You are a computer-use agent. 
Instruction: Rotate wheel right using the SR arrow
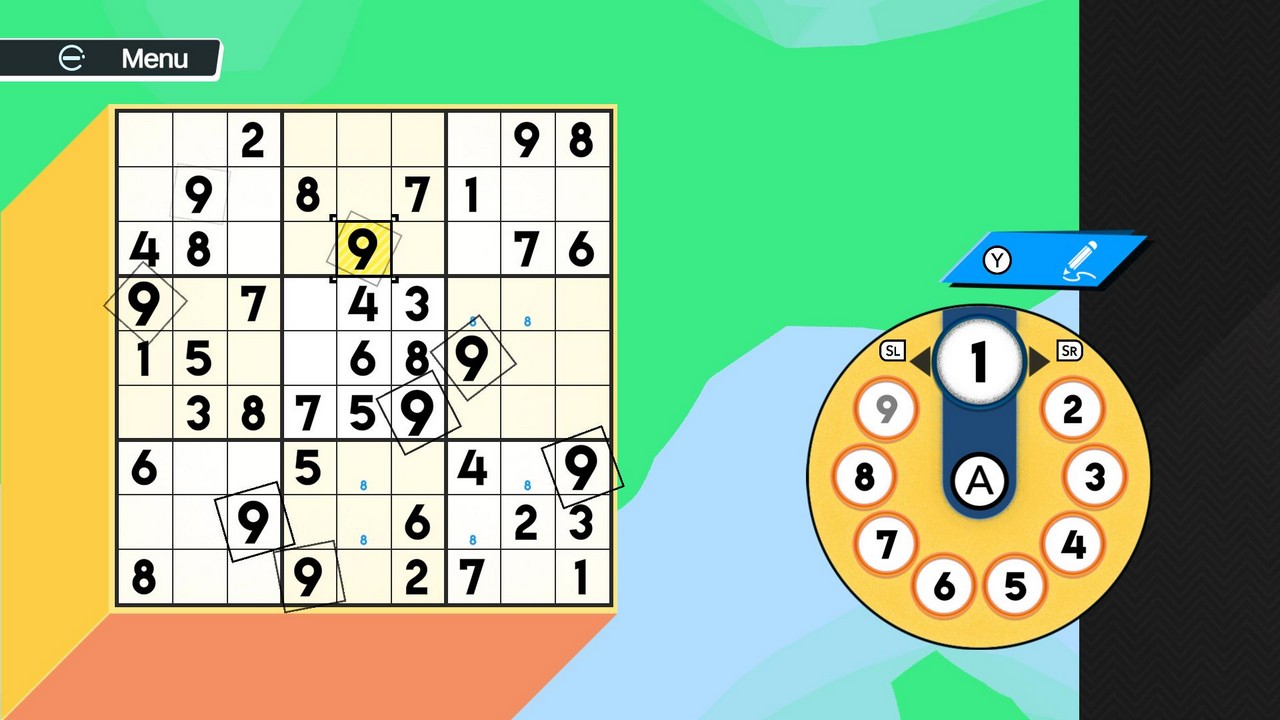(1069, 350)
